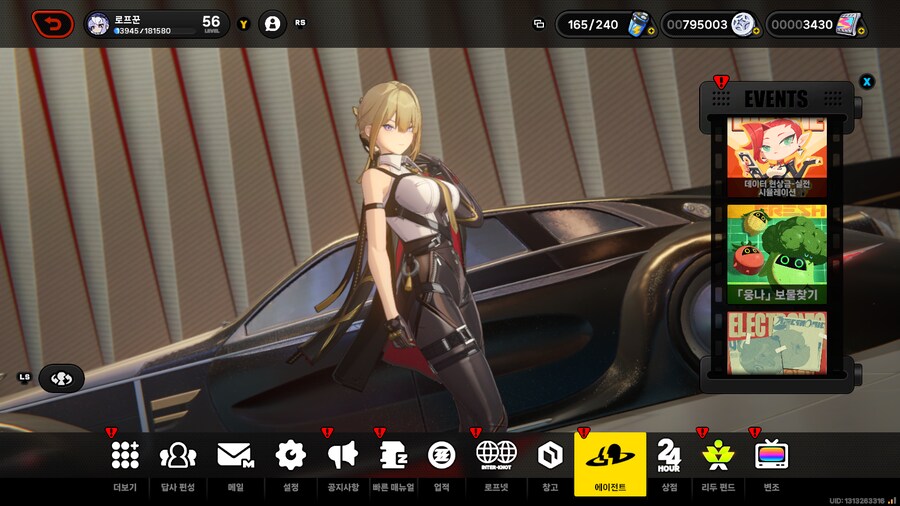Screen dimensions: 900x506
Task: Open the 더보기 (More) menu
Action: pos(125,462)
